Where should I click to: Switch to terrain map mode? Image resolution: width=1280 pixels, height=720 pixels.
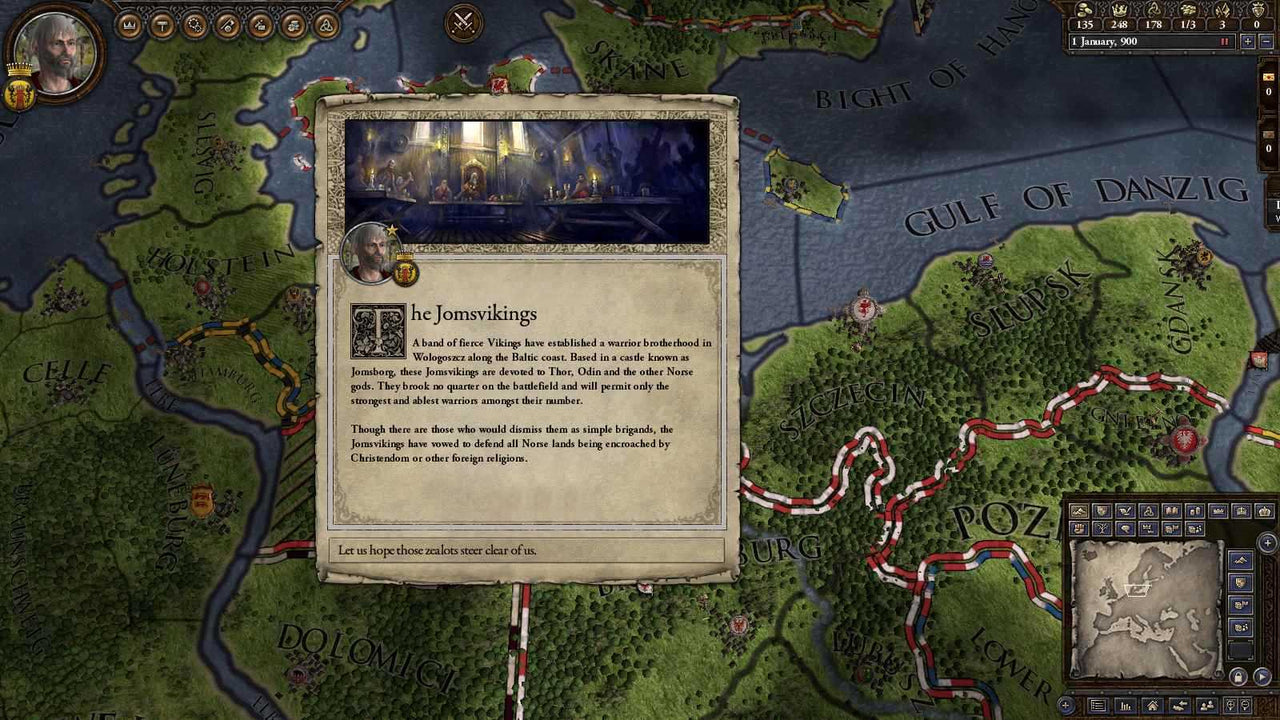pyautogui.click(x=1080, y=510)
